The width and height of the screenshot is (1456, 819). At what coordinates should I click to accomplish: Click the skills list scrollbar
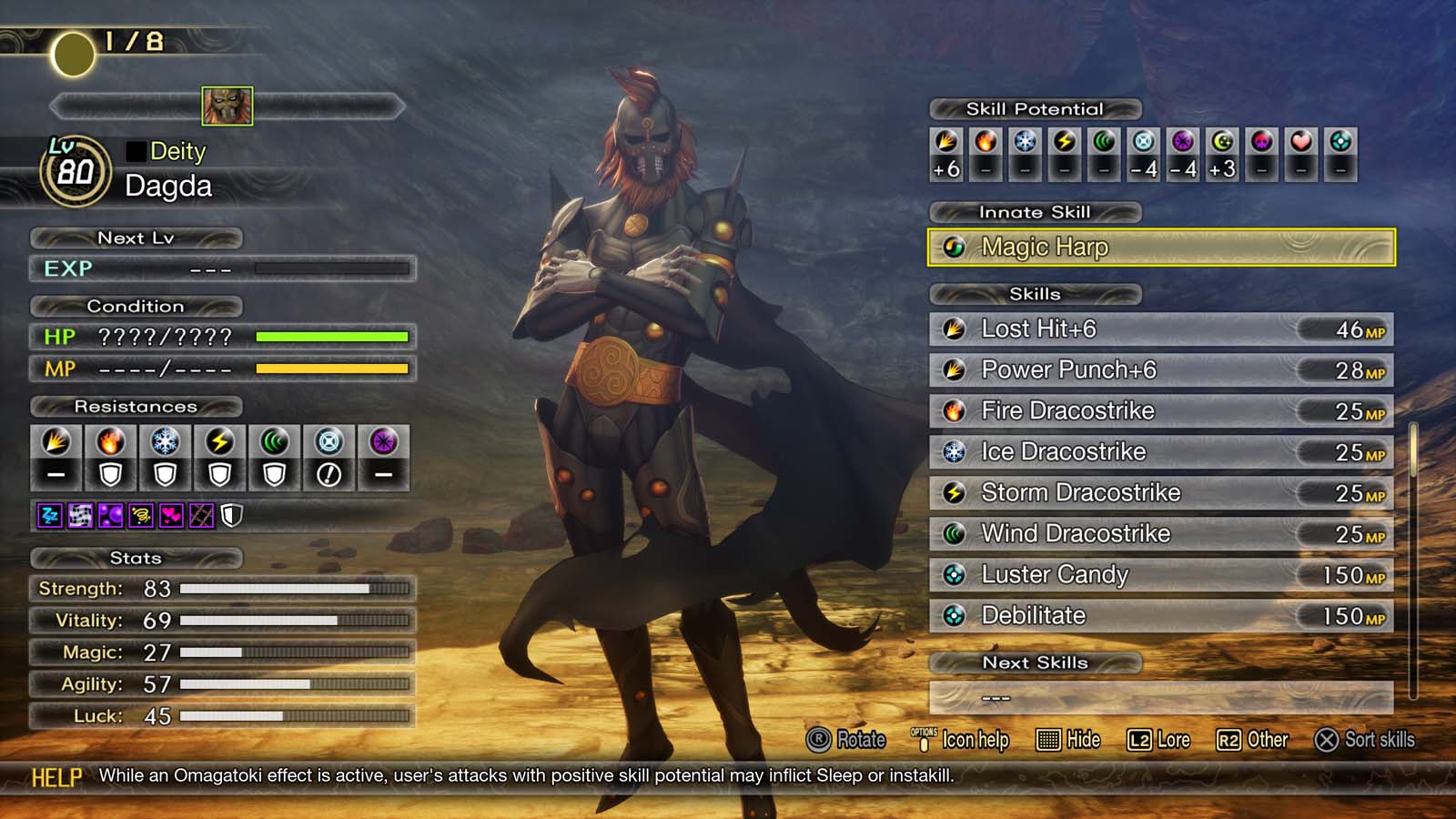[x=1413, y=450]
